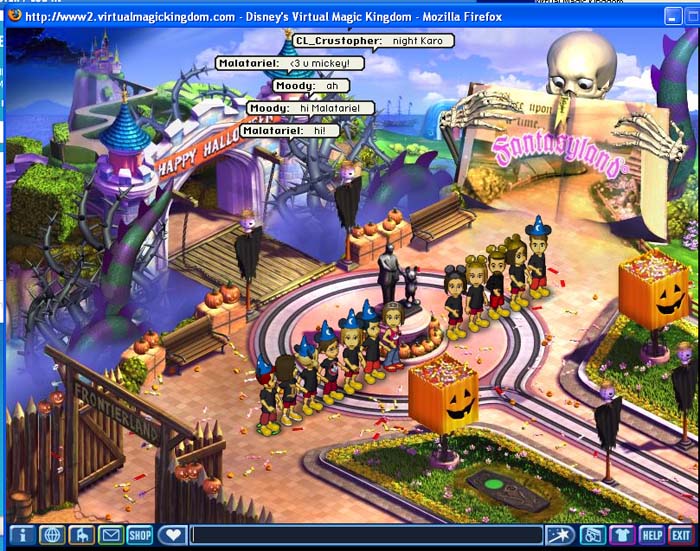Open the camera photo button

click(592, 535)
